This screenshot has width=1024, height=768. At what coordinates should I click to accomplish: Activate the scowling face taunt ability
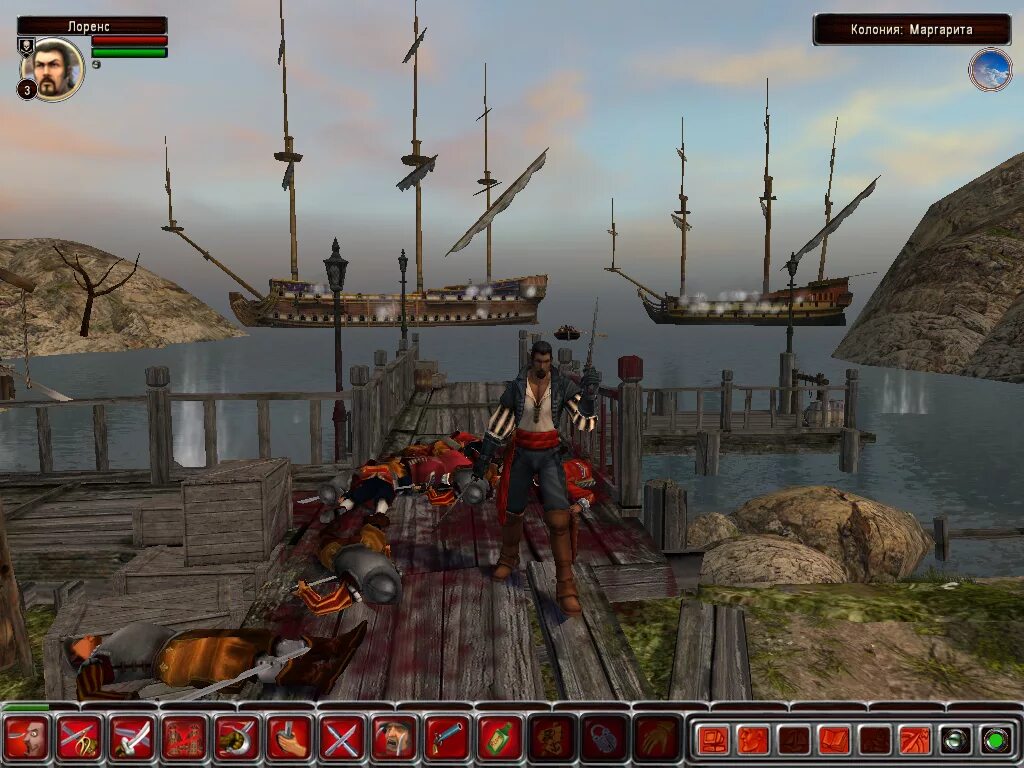[27, 739]
